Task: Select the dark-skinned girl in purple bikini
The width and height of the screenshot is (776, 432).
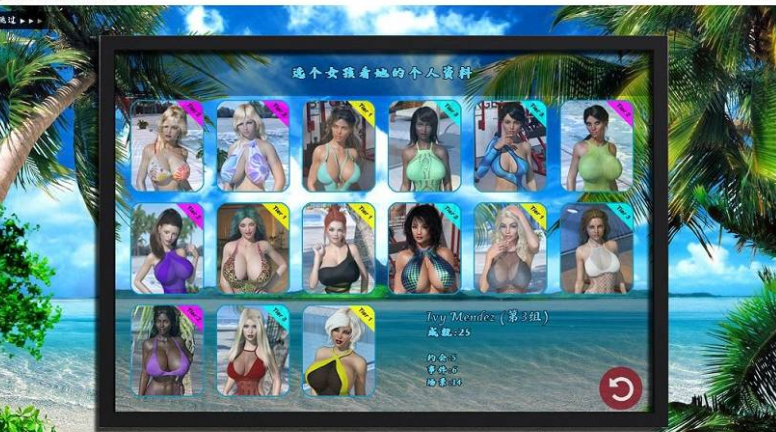Action: [x=167, y=350]
